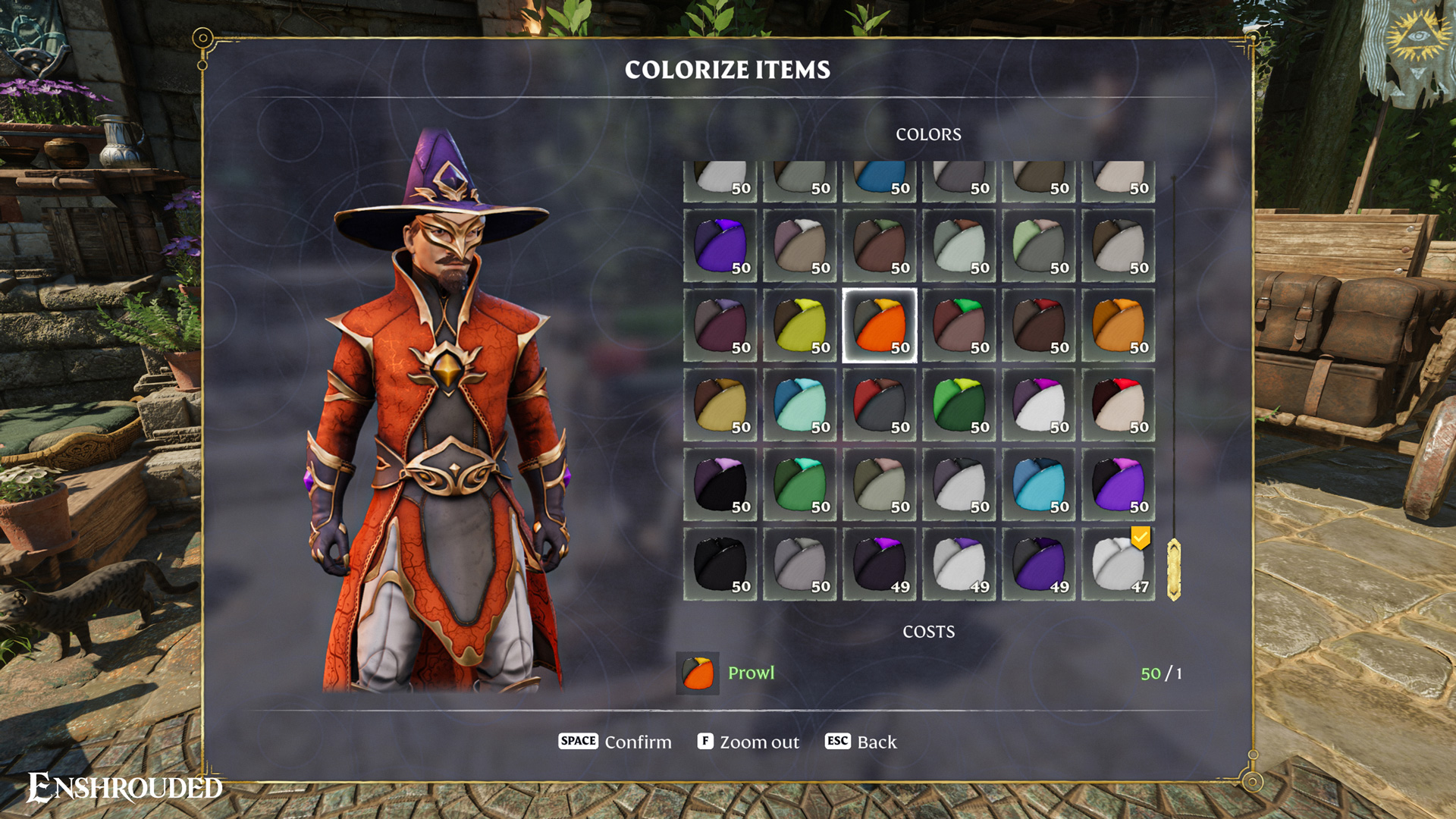Screen dimensions: 1456x819
Task: Choose the Zoom out option
Action: pyautogui.click(x=748, y=742)
